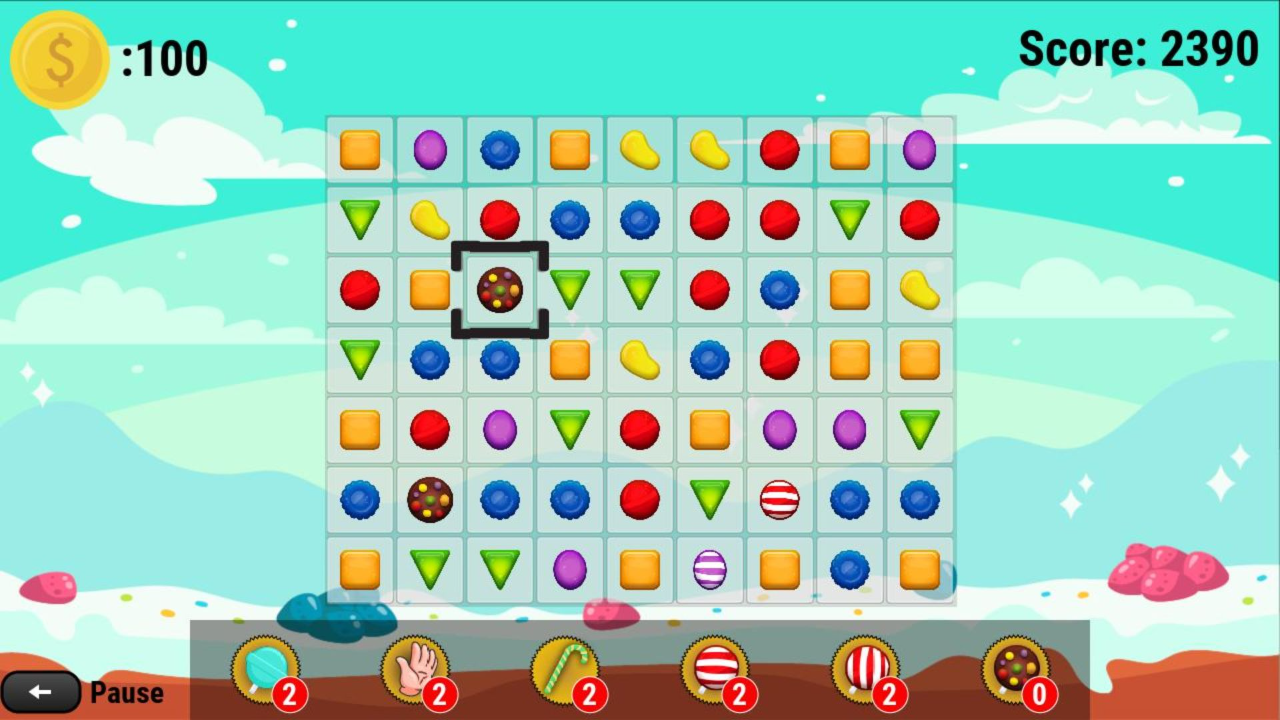
Task: Select a green triangle candy
Action: tap(359, 219)
